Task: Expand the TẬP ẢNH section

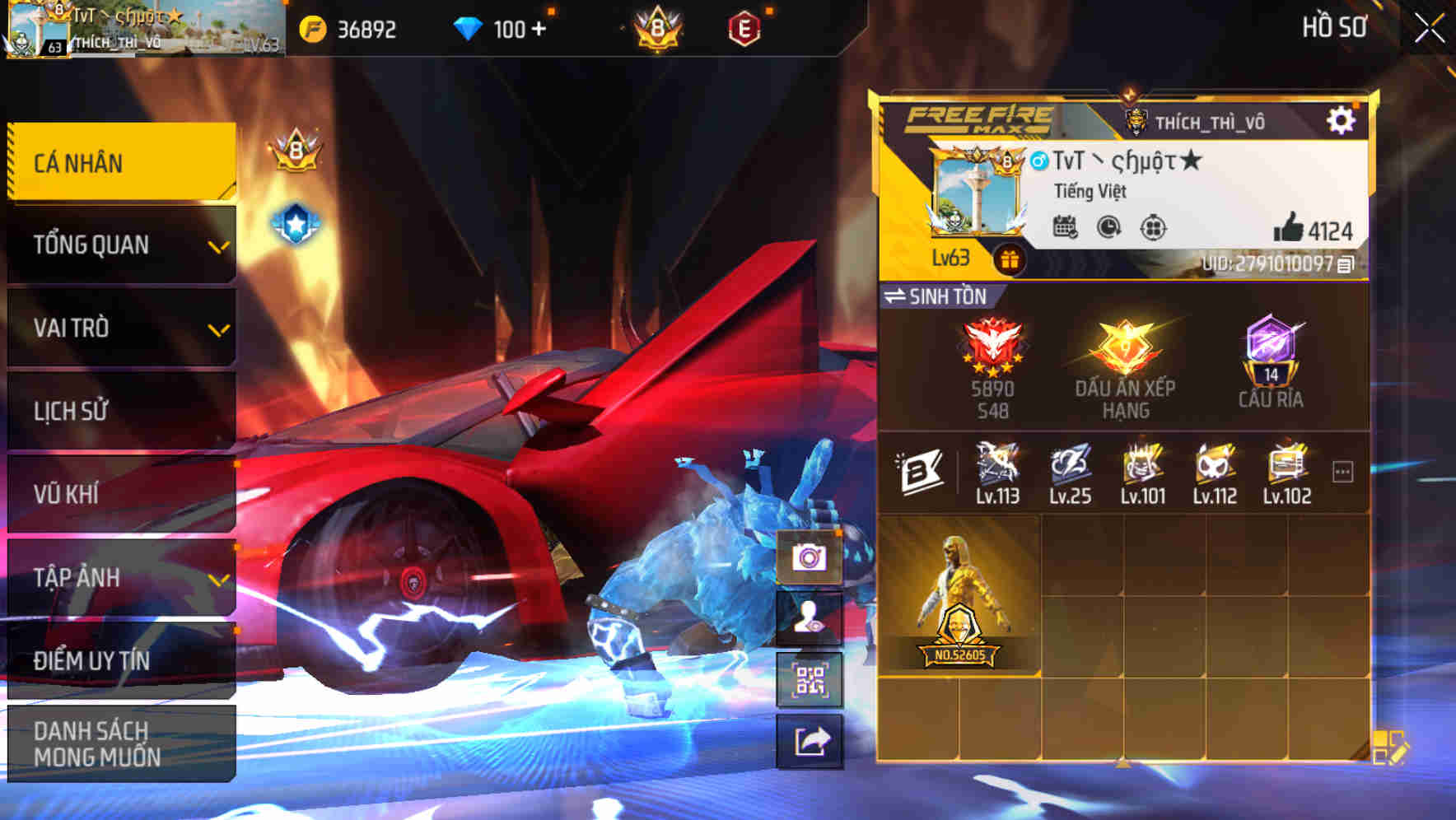Action: [x=120, y=578]
